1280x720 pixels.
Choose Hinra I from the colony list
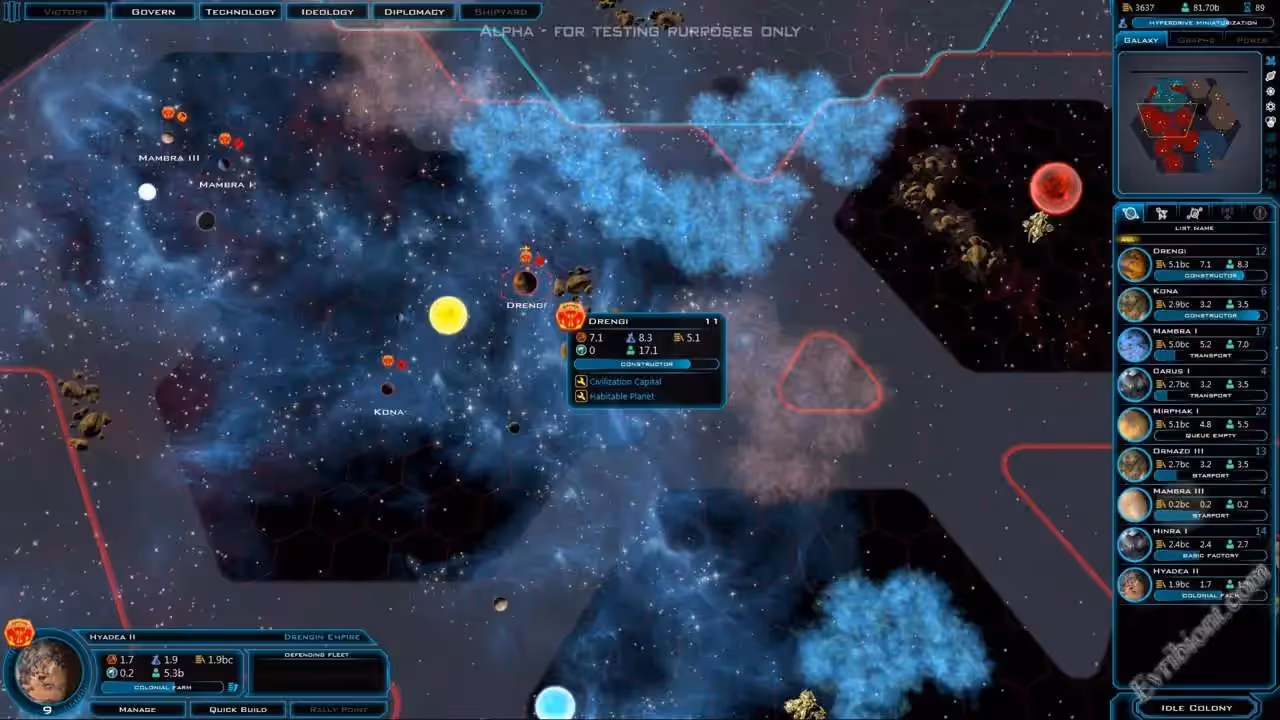click(1192, 544)
